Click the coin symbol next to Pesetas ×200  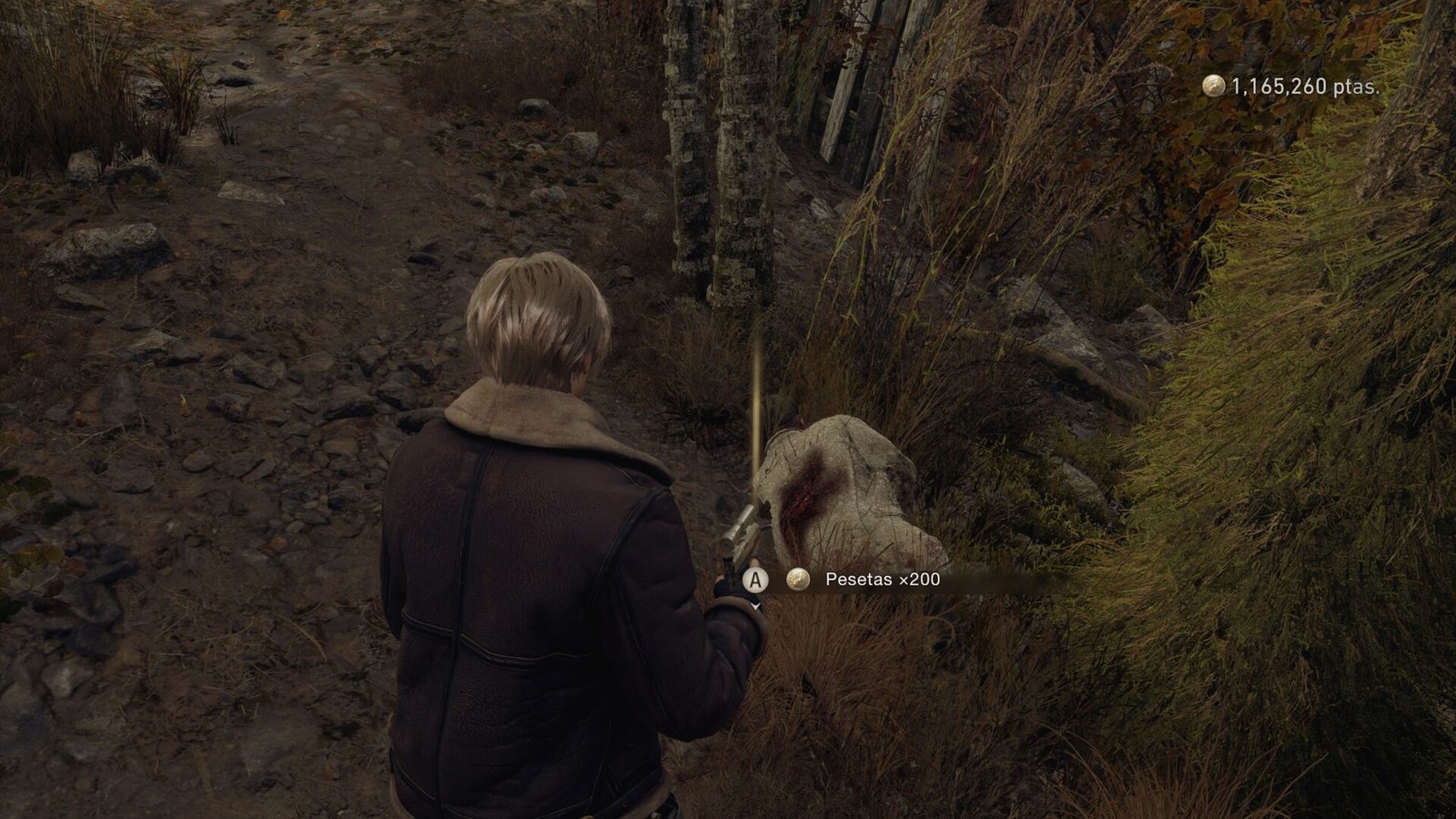pyautogui.click(x=797, y=578)
